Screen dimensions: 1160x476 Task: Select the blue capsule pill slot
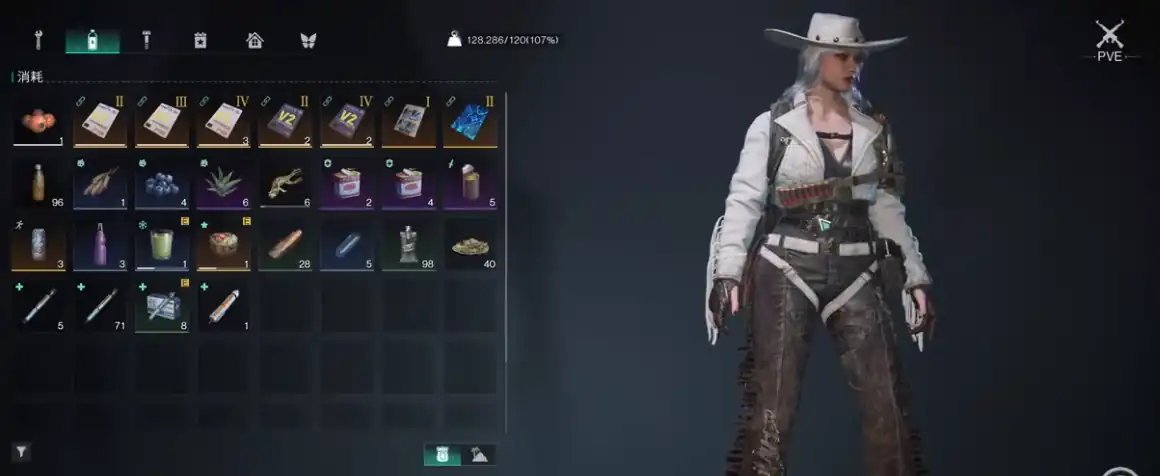[x=346, y=246]
